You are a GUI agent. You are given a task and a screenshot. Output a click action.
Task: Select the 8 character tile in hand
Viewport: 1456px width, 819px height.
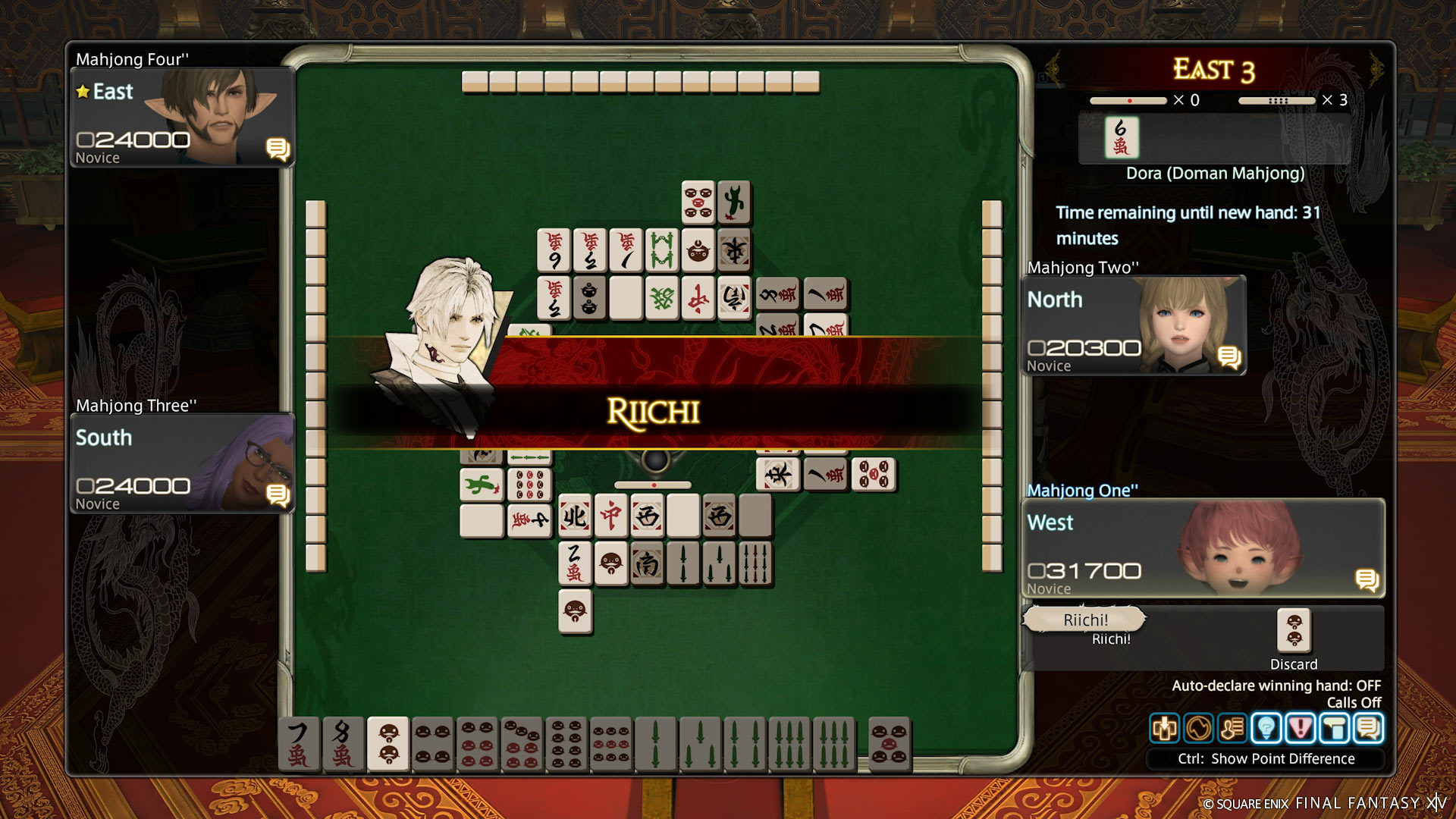[x=343, y=745]
